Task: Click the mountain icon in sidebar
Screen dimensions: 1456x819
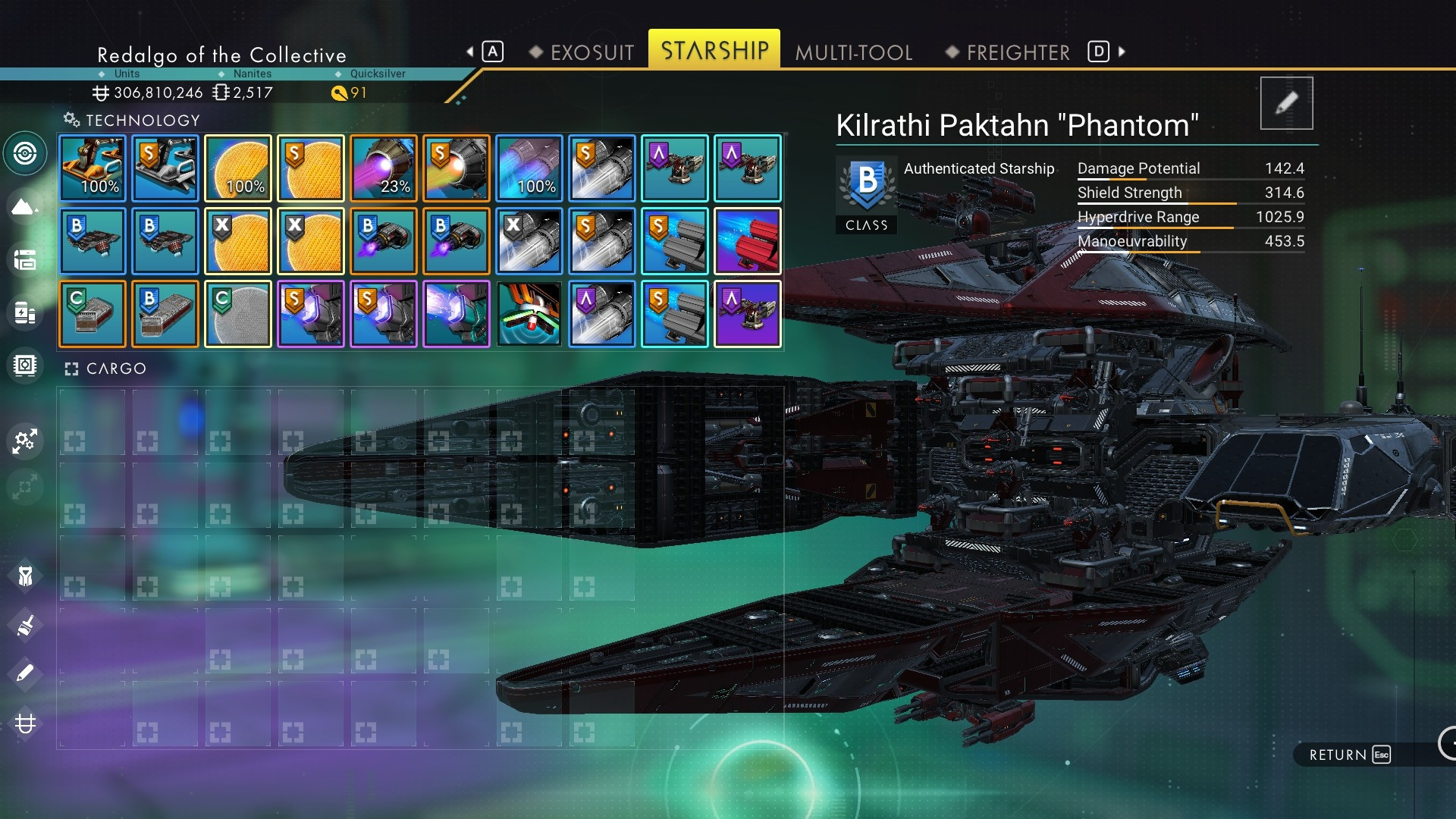Action: (x=24, y=206)
